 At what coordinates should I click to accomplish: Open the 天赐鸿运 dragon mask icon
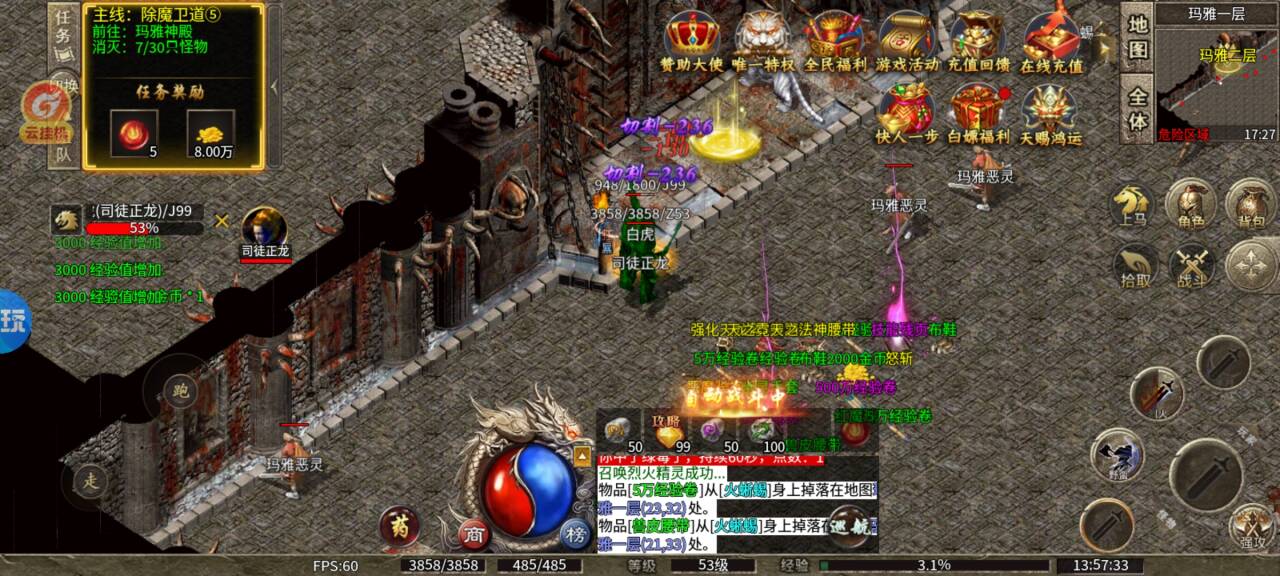pos(1050,112)
